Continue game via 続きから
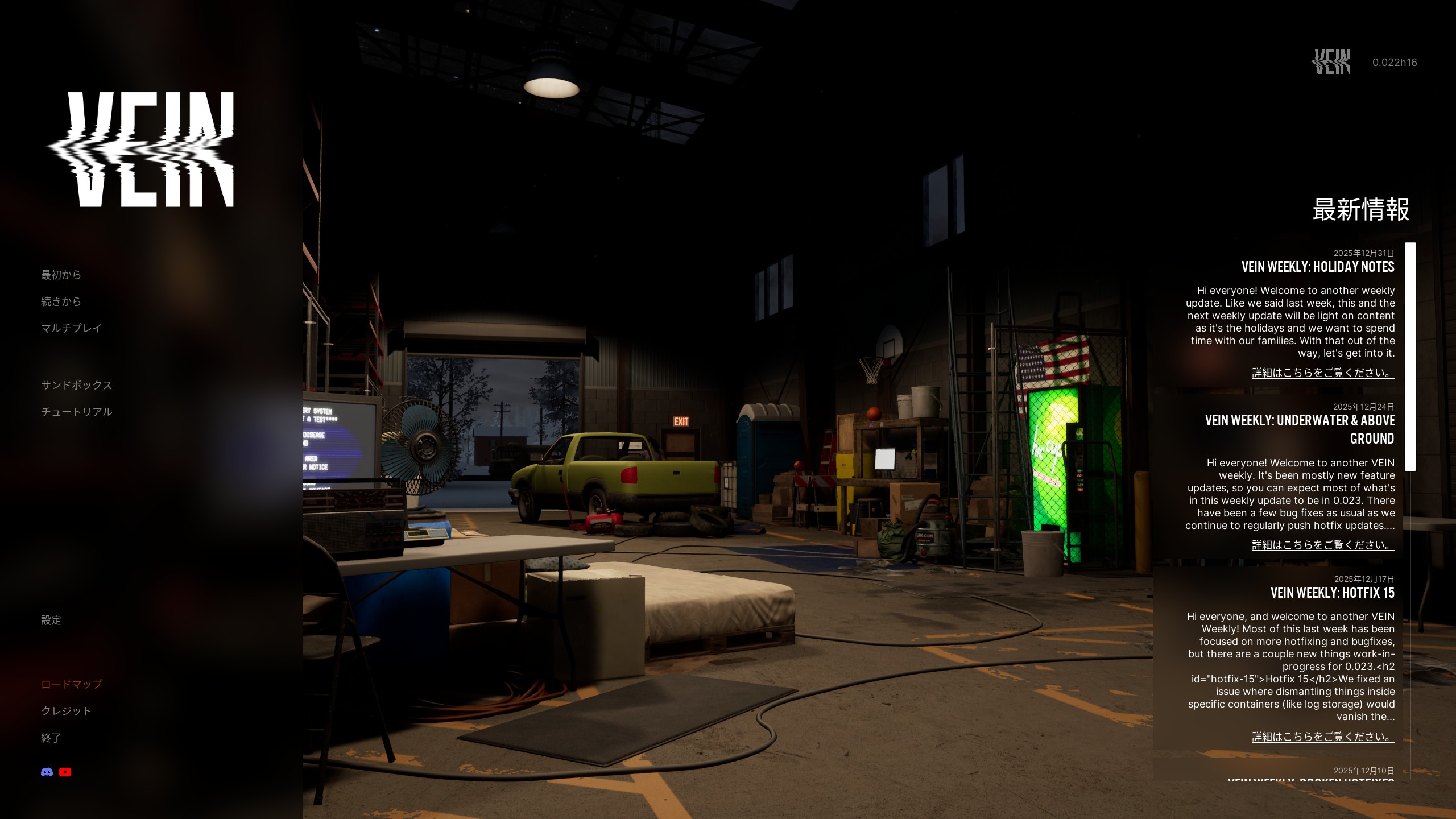 click(61, 301)
